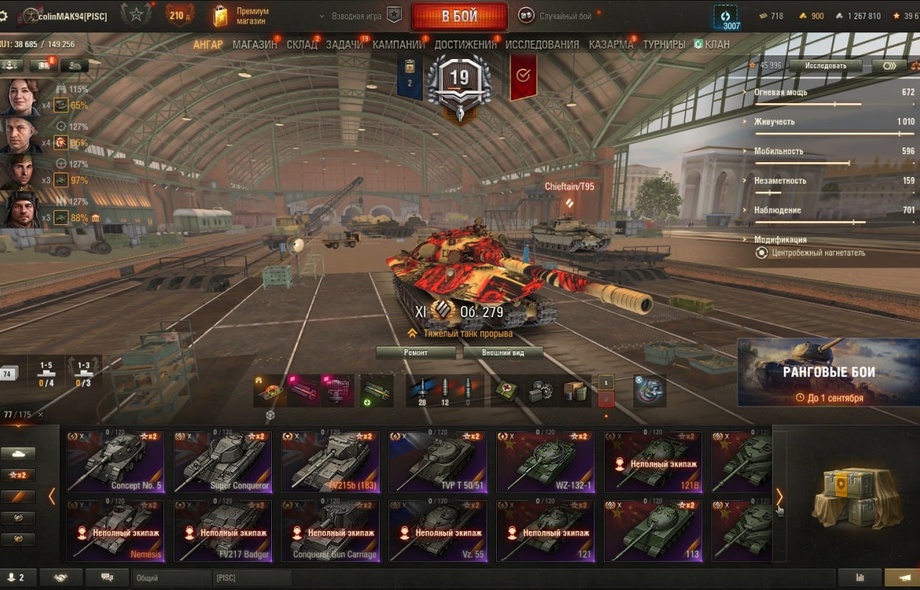Click the Исследовать button
Viewport: 920px width, 590px height.
824,66
